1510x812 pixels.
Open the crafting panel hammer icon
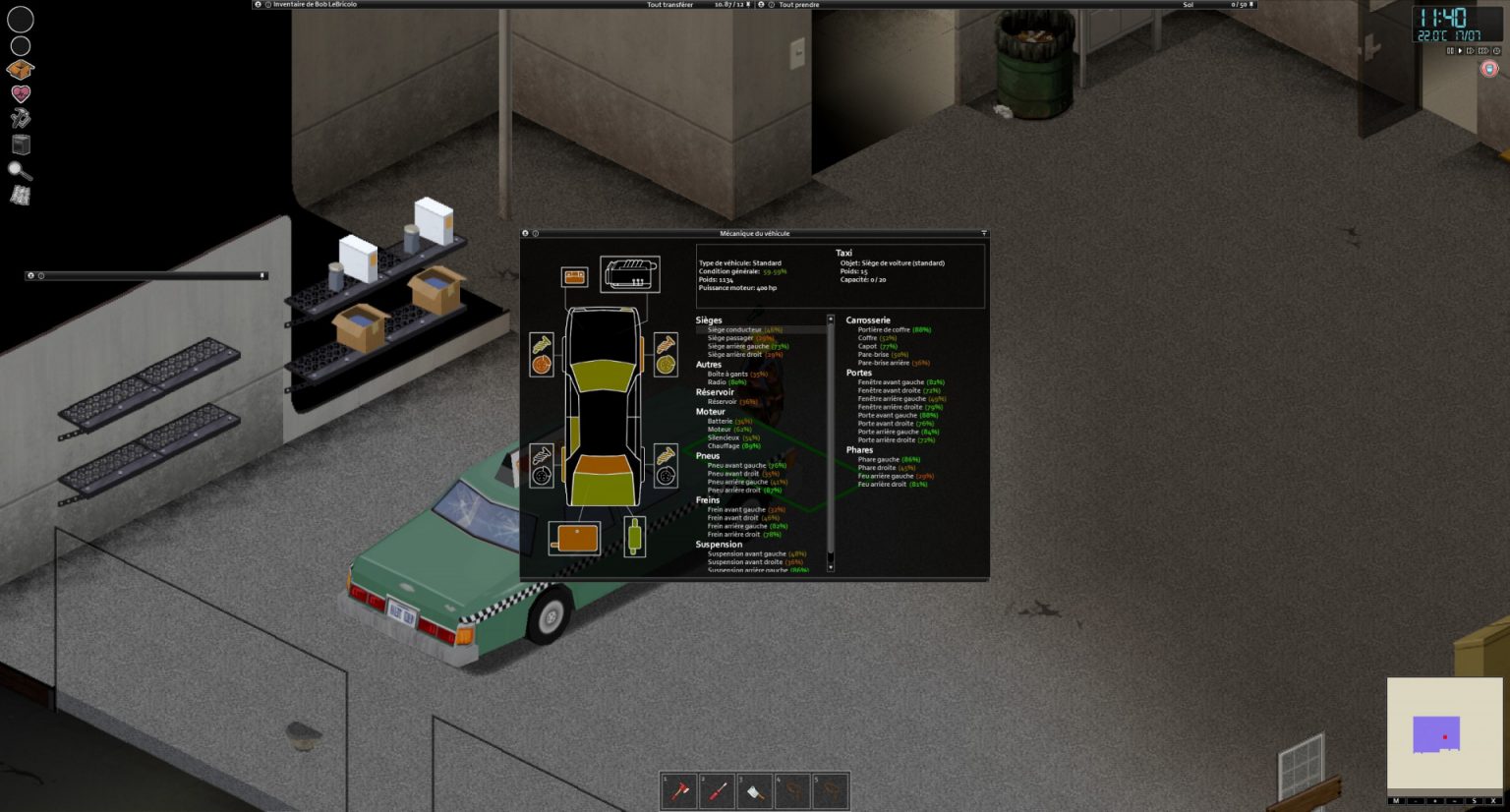click(20, 118)
